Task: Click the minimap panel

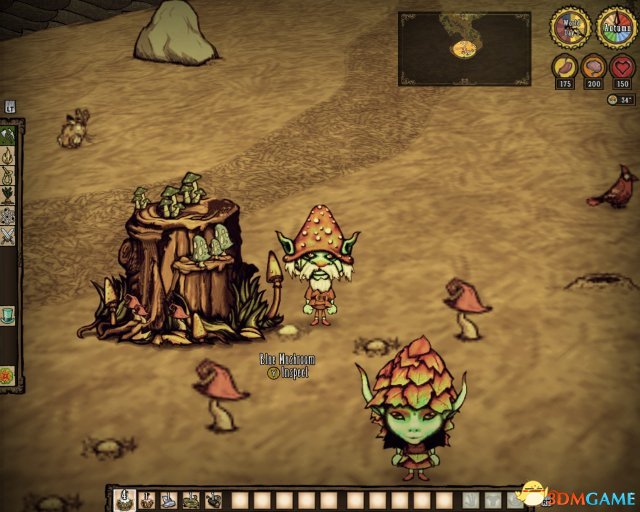Action: click(464, 48)
